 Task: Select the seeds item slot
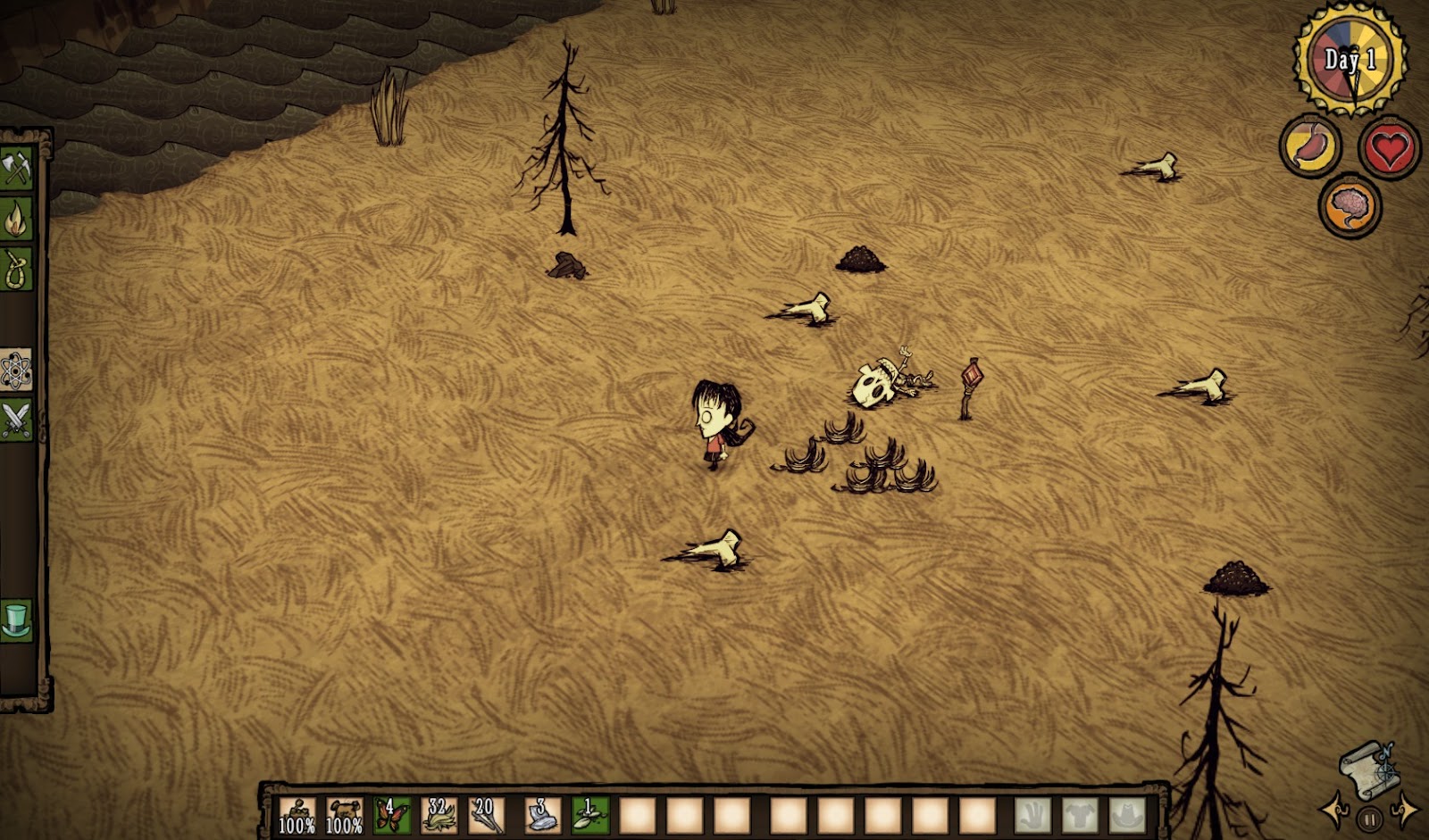point(589,814)
